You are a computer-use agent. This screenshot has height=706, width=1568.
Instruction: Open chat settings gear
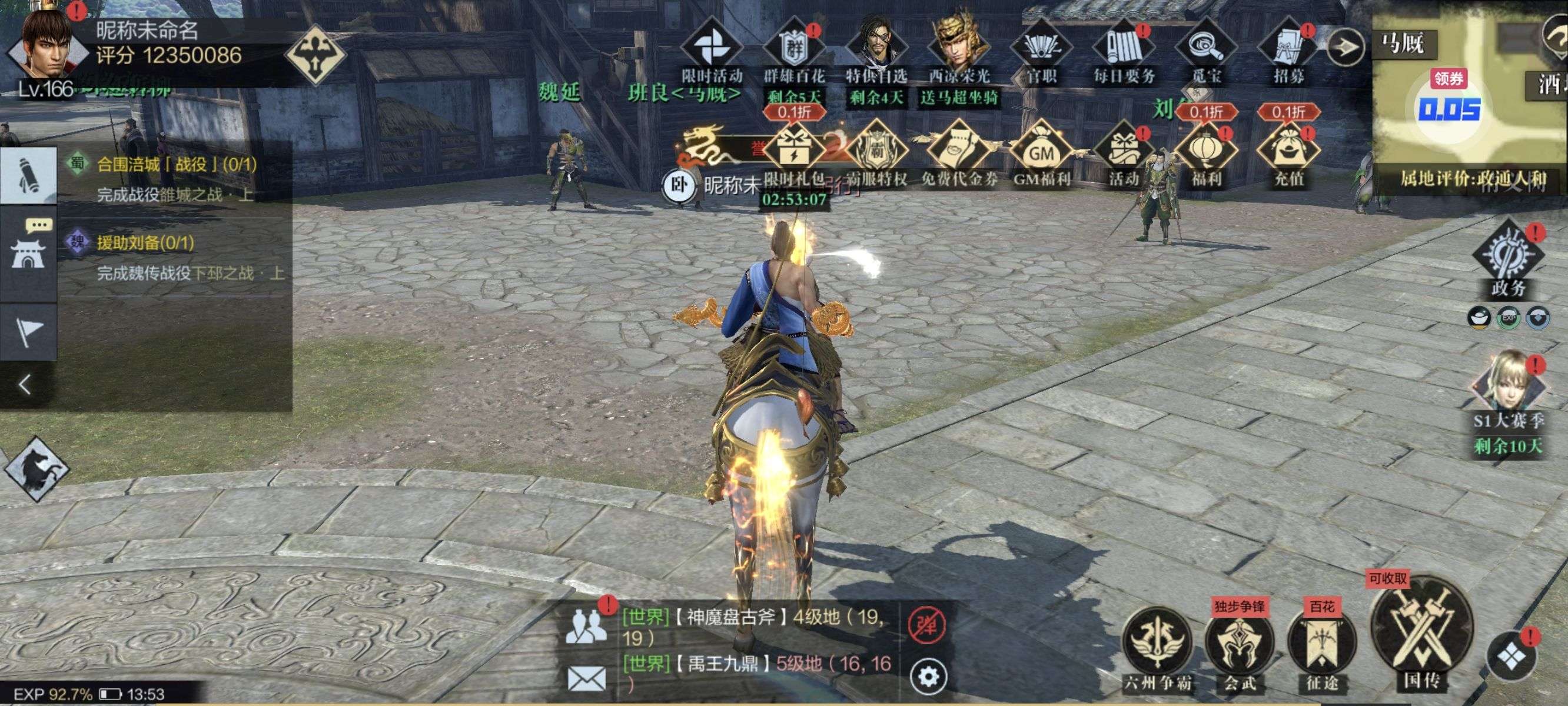point(928,676)
